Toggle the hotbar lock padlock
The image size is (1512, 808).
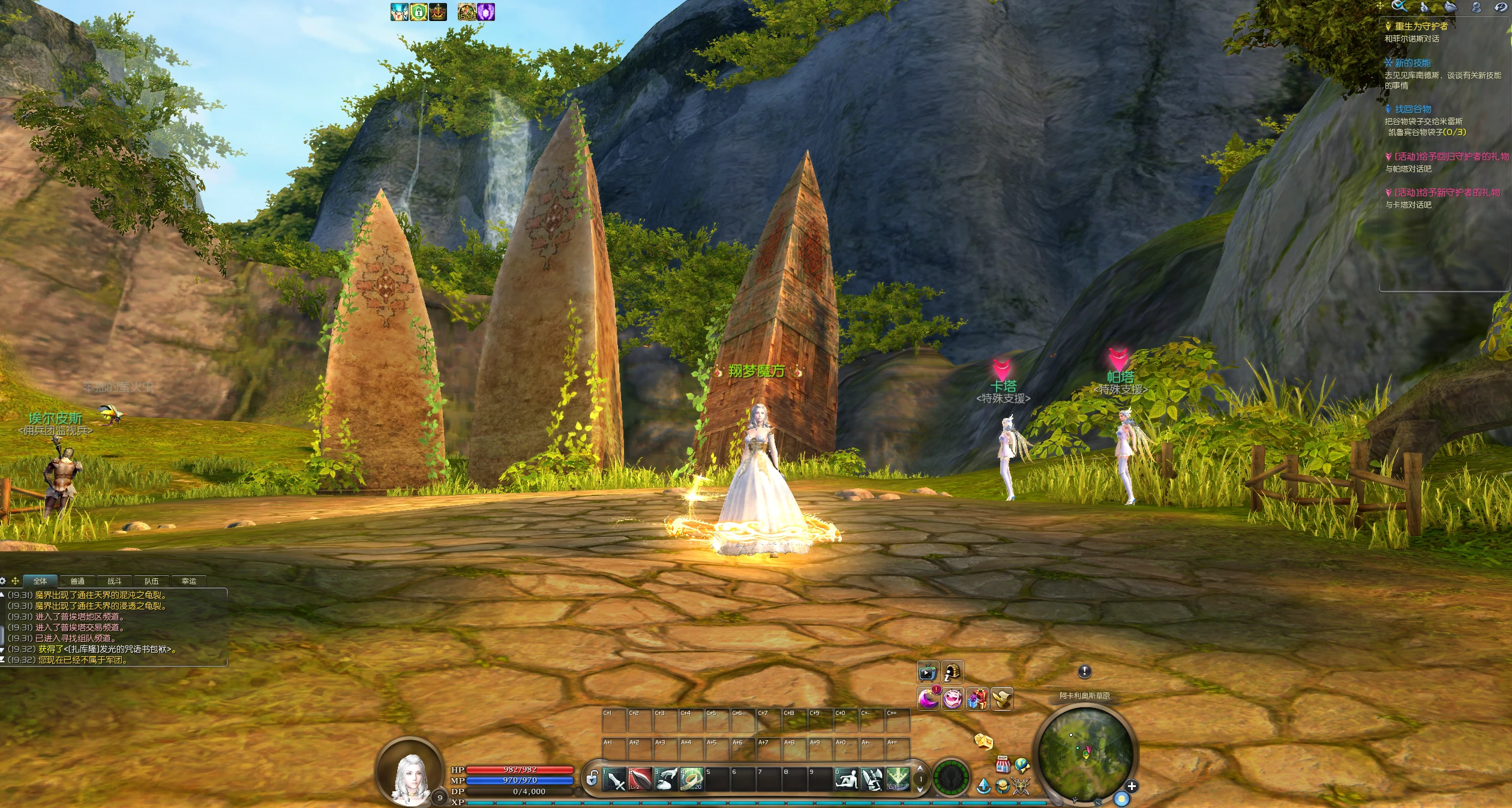tap(592, 779)
